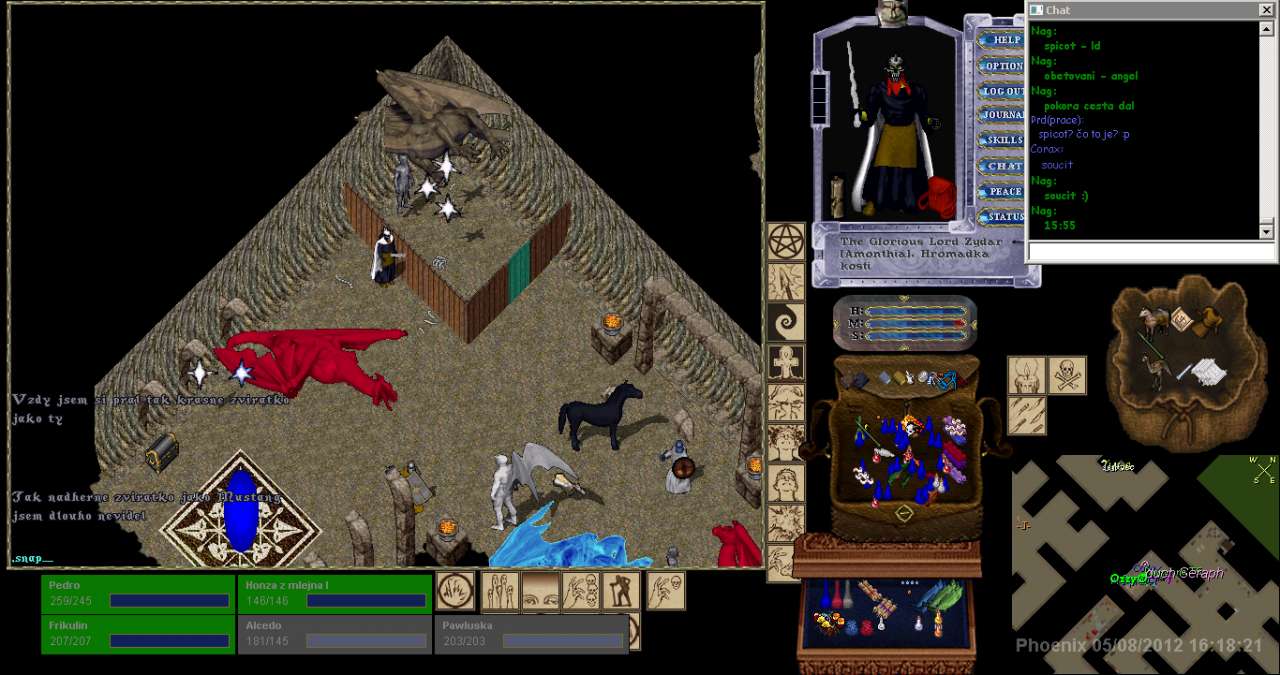Open the Journal
1280x675 pixels.
(x=1003, y=116)
